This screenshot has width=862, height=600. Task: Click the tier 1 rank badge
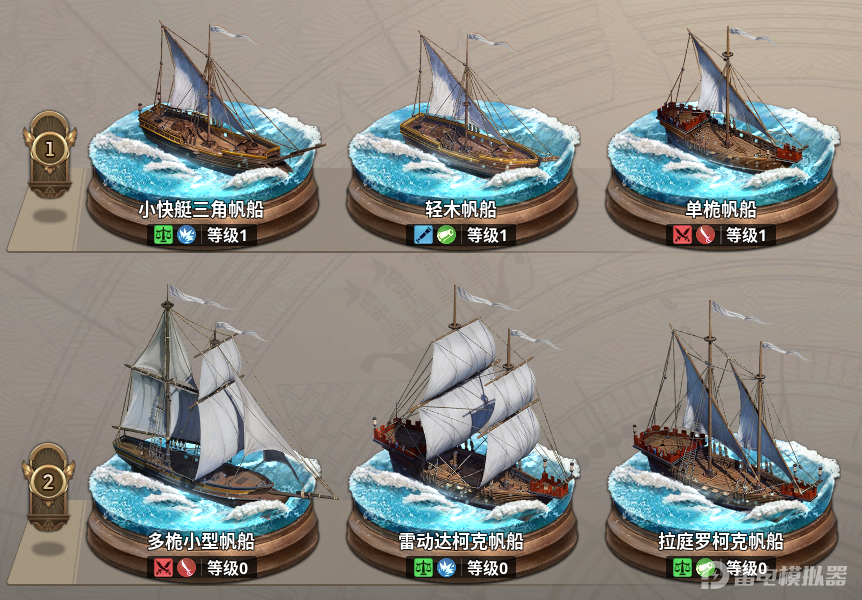pyautogui.click(x=49, y=150)
